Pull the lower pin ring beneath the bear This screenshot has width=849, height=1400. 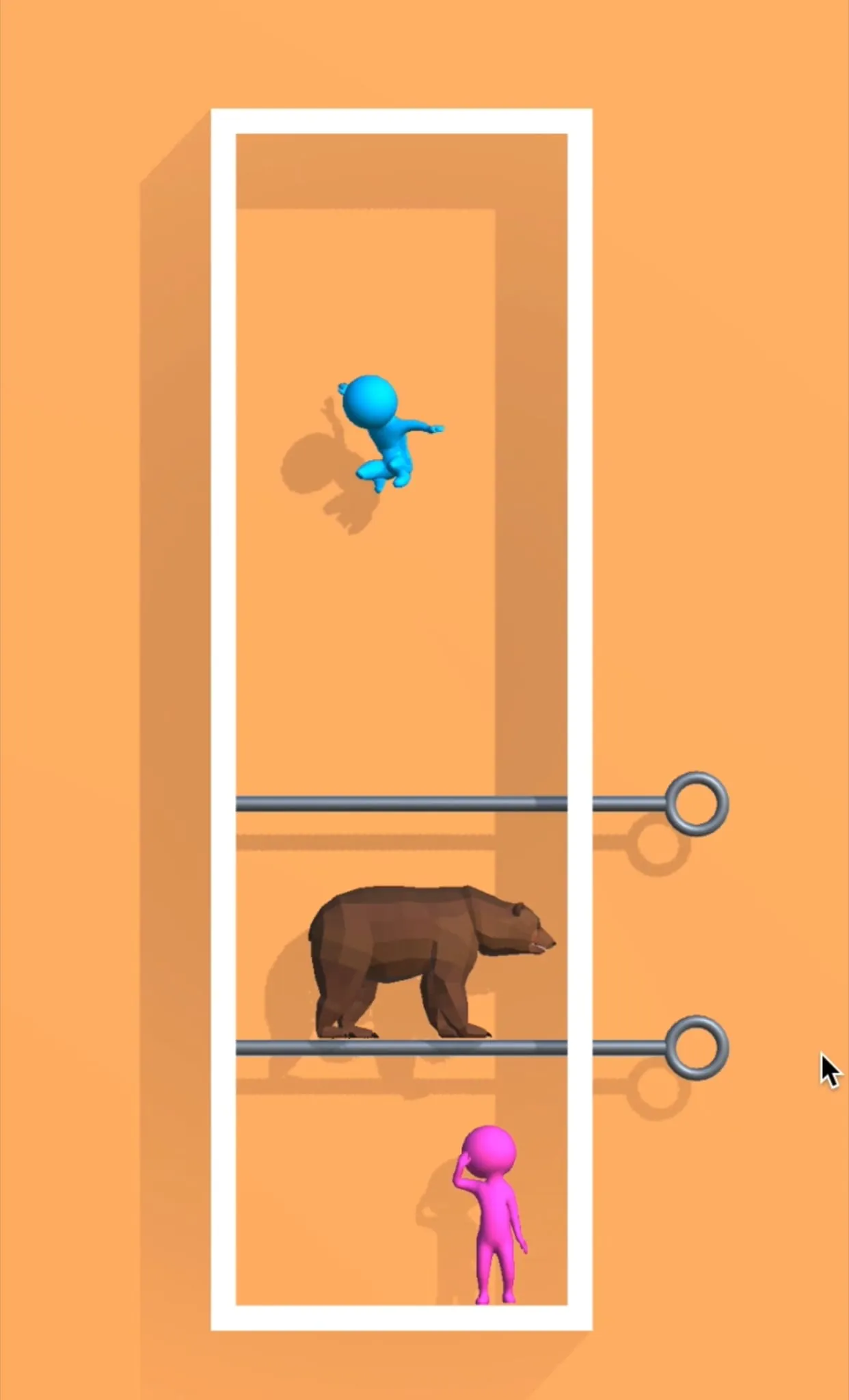pyautogui.click(x=696, y=1047)
